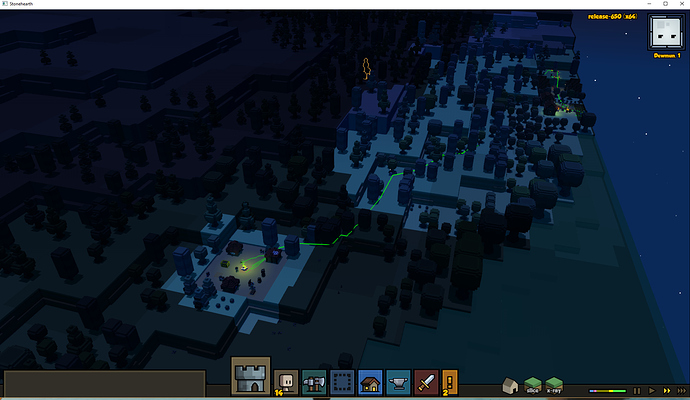The height and width of the screenshot is (400, 690).
Task: Open the town overview castle button
Action: click(x=250, y=377)
